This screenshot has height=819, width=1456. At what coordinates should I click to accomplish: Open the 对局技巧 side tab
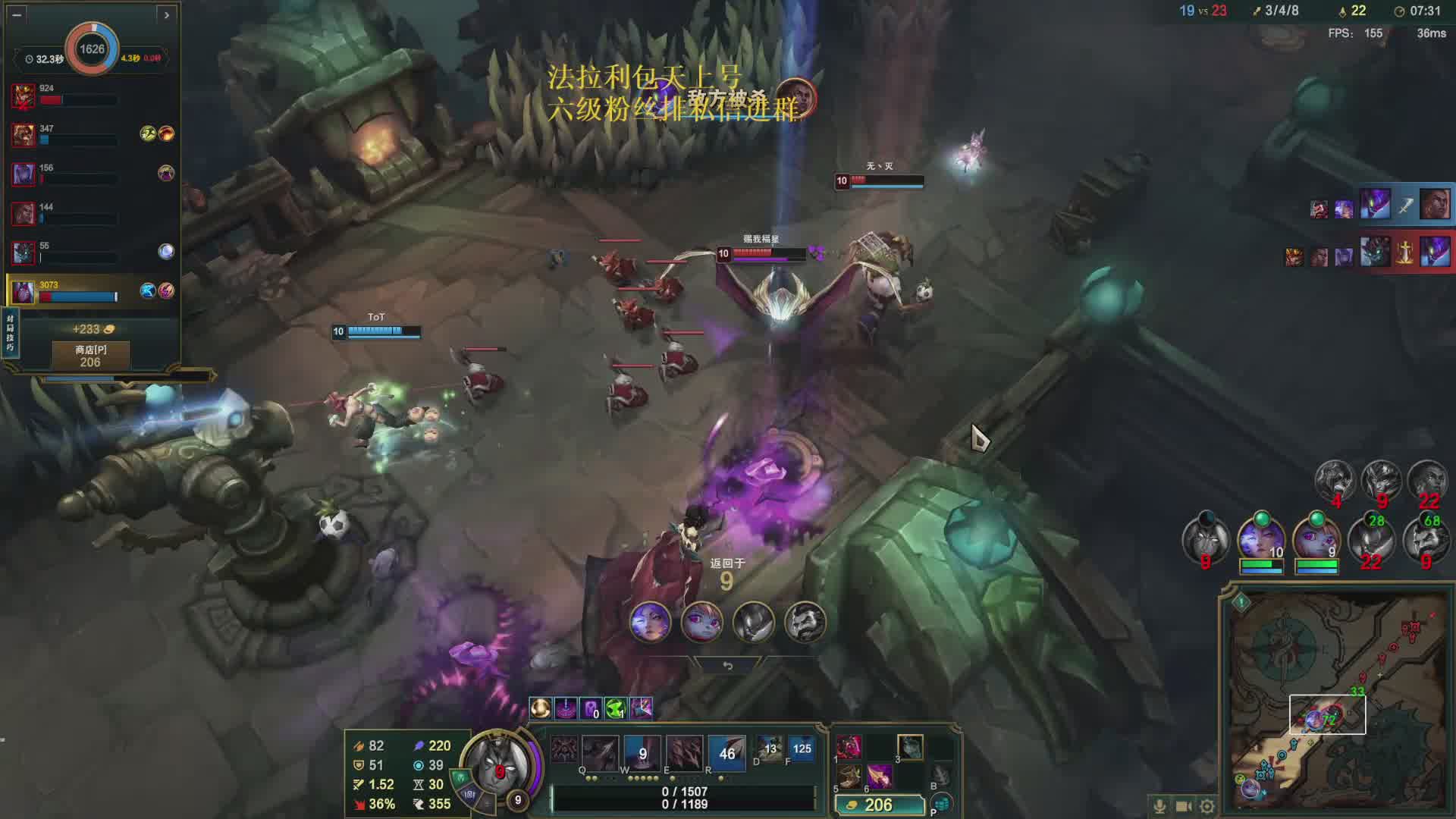(x=10, y=333)
